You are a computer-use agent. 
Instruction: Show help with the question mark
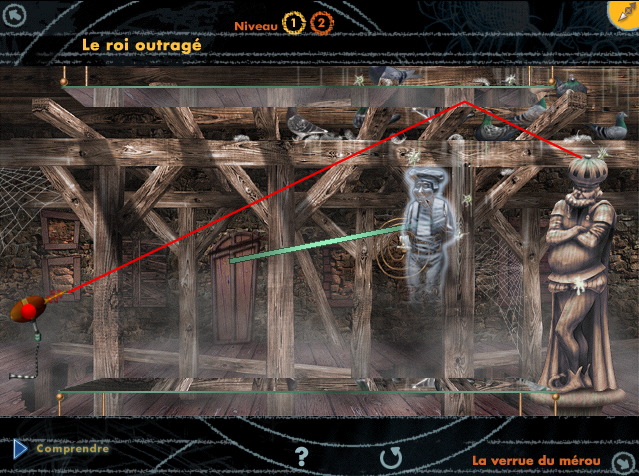point(302,457)
